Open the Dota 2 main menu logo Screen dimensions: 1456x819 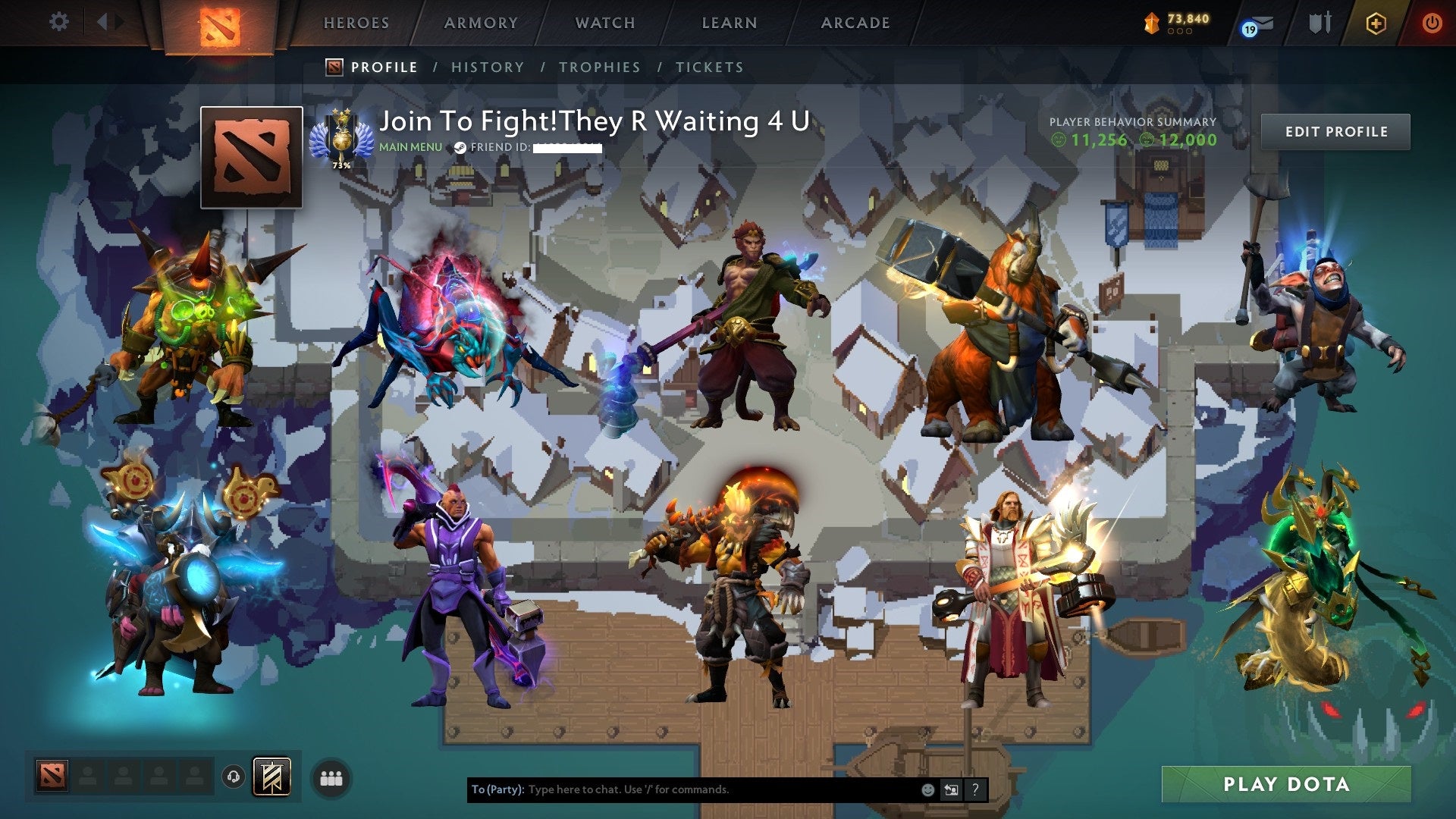(219, 24)
